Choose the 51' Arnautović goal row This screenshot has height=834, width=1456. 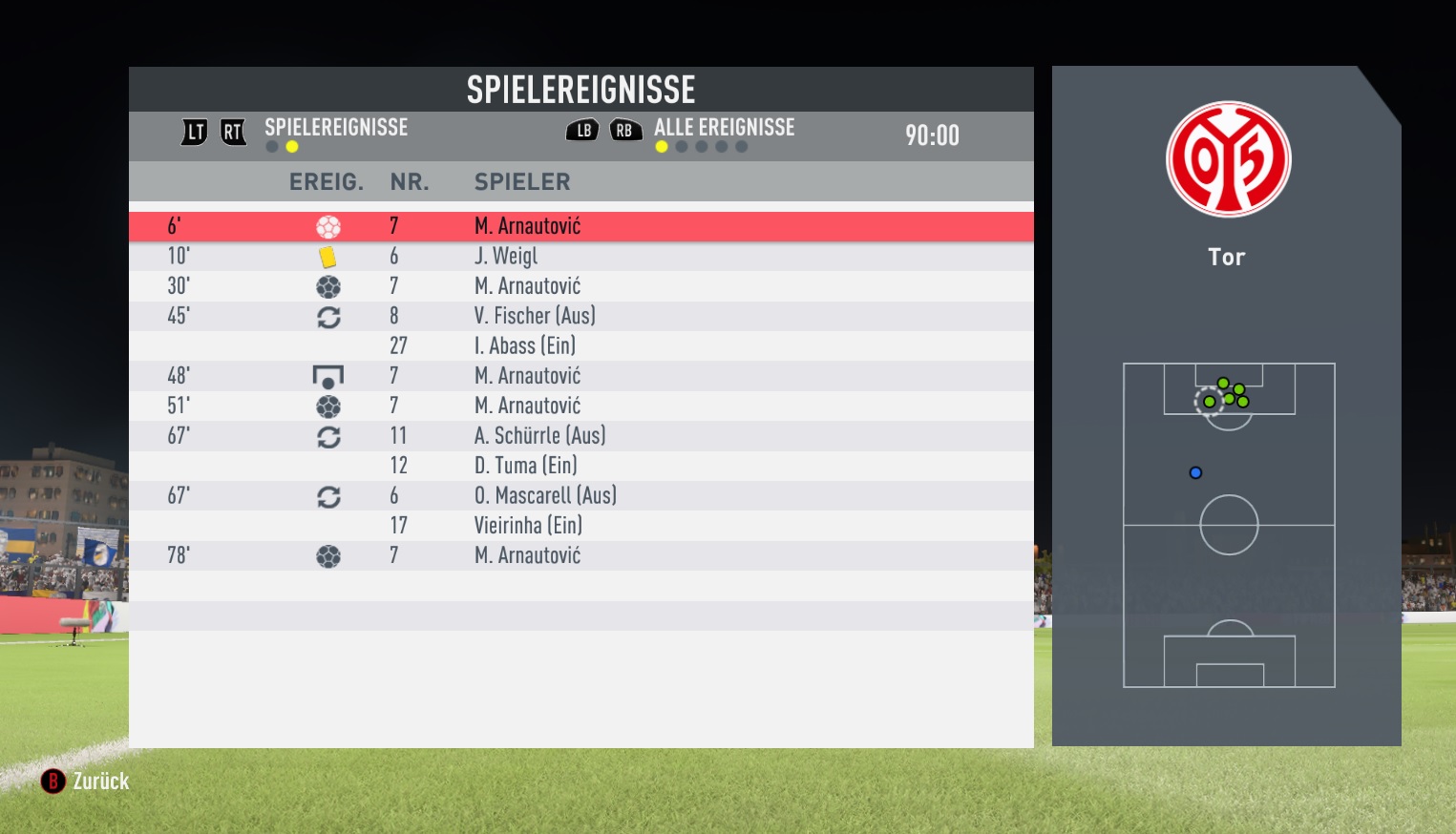tap(580, 406)
